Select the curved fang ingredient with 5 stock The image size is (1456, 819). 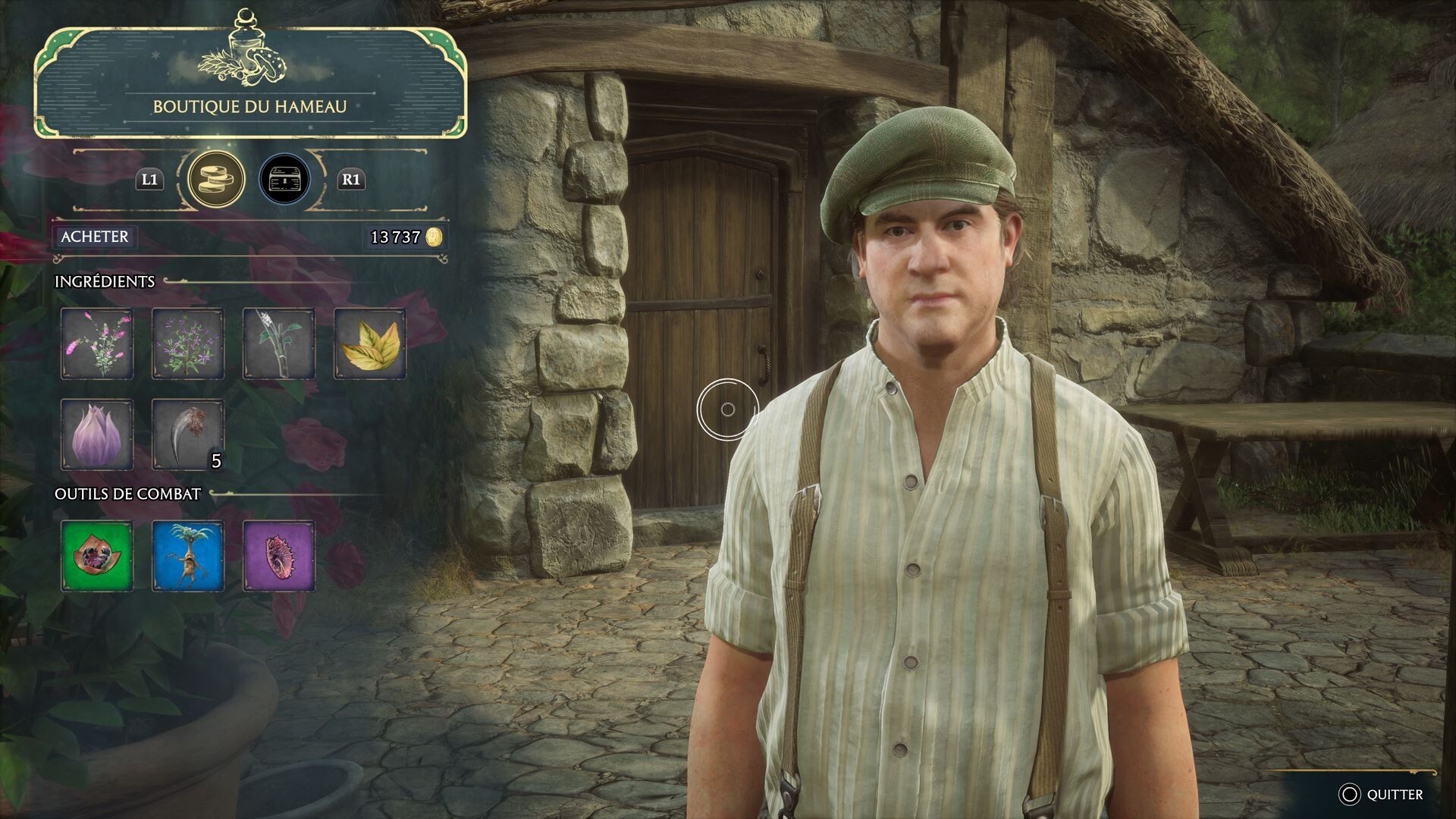point(188,435)
